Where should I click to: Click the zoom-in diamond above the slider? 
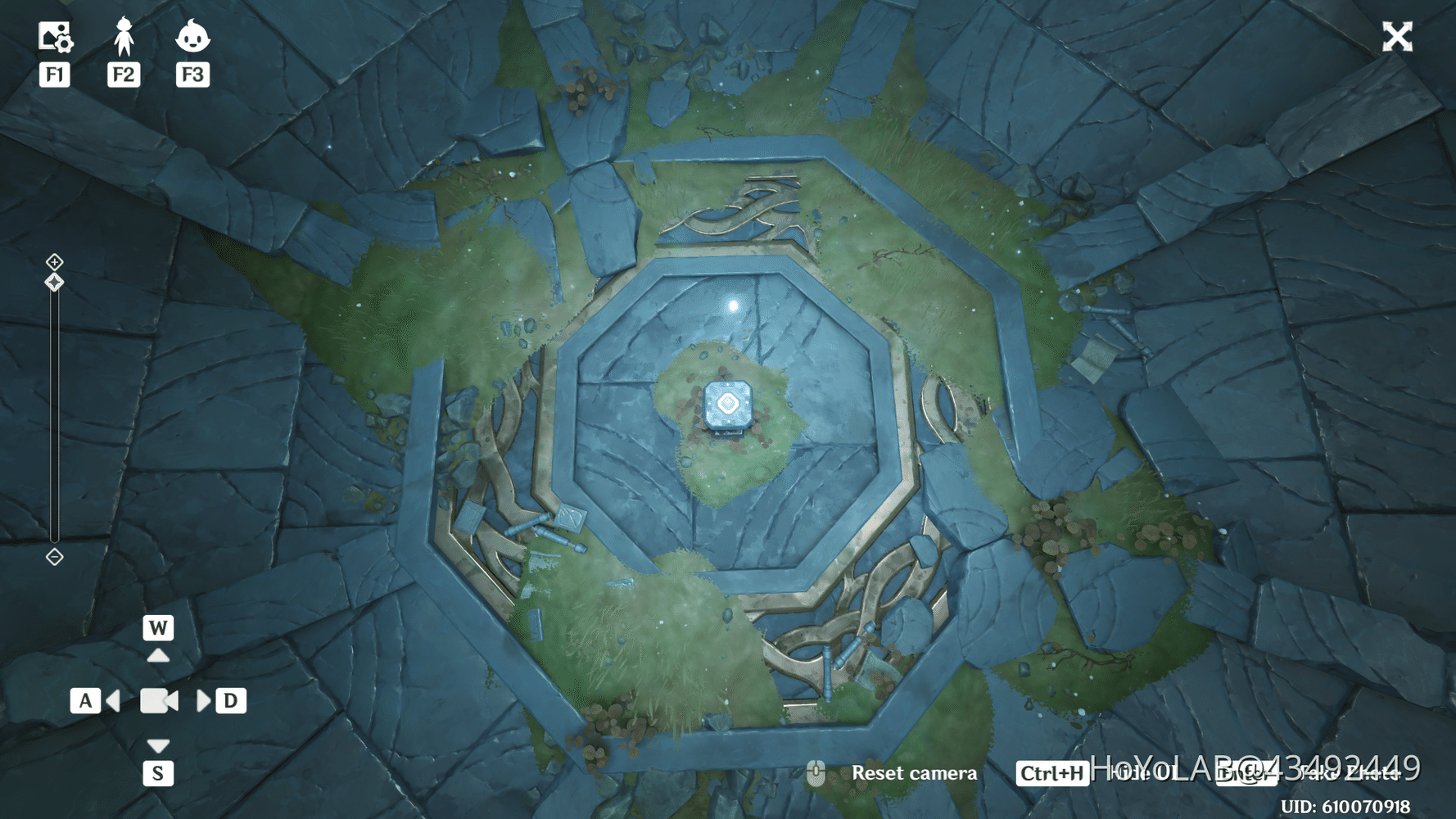click(x=54, y=262)
